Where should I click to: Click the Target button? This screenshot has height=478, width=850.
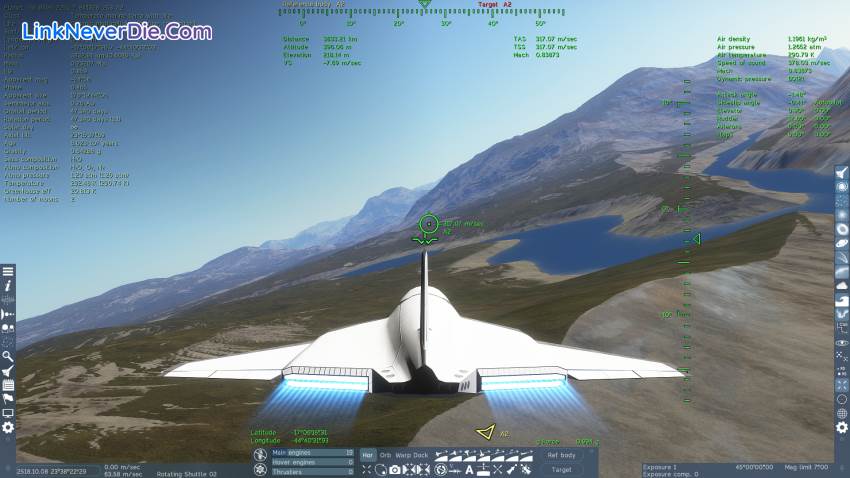pos(561,469)
